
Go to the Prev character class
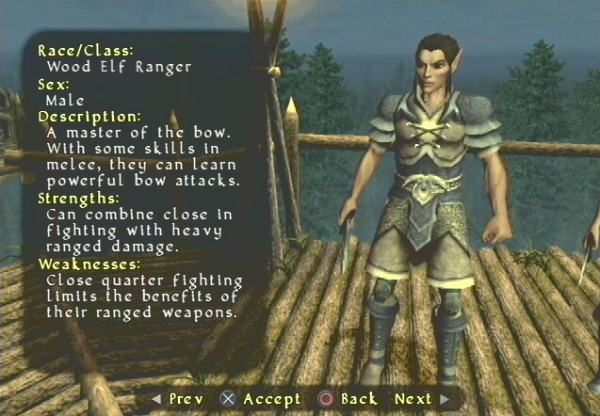(x=178, y=399)
